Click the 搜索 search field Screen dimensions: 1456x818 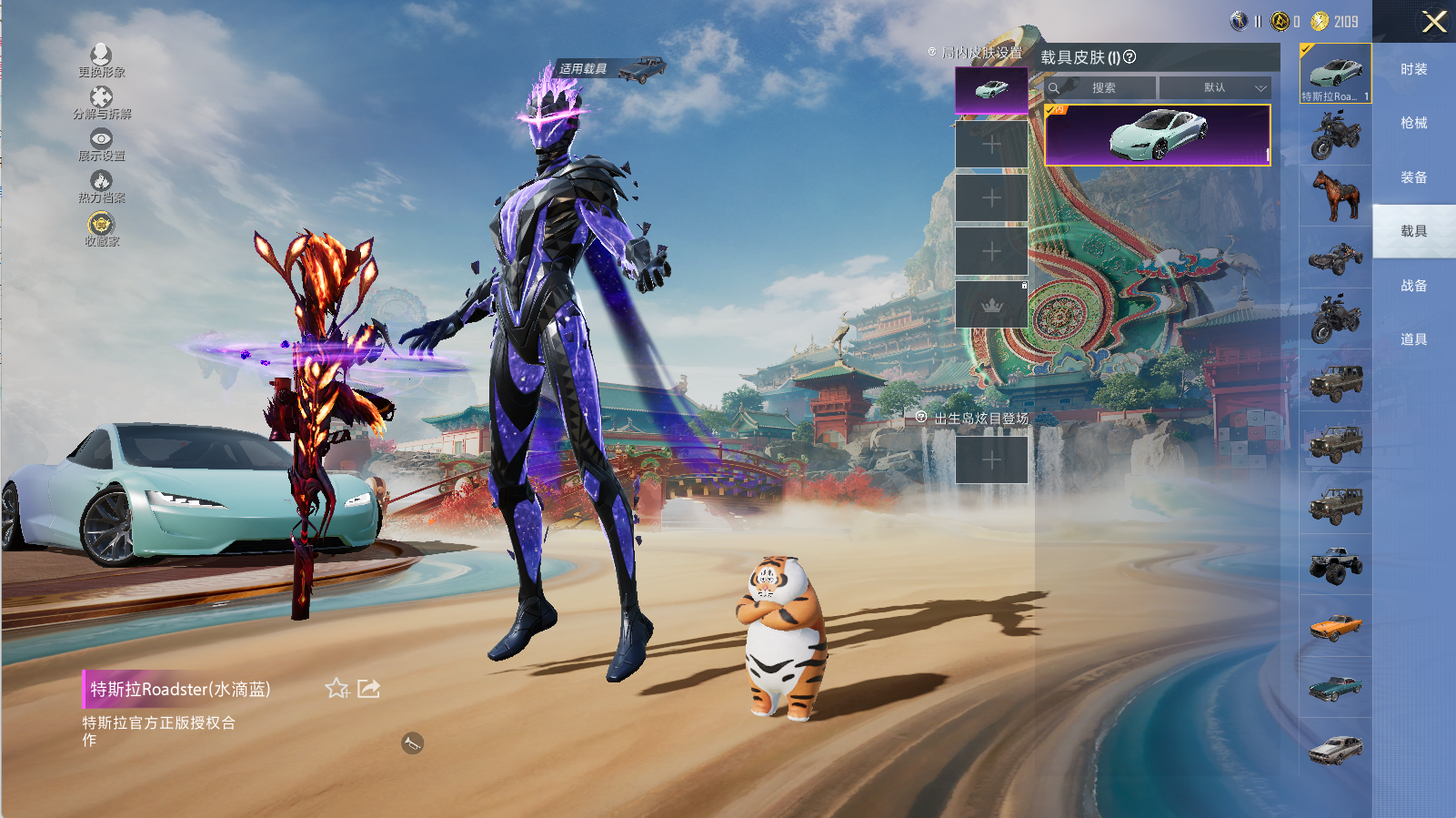coord(1102,88)
